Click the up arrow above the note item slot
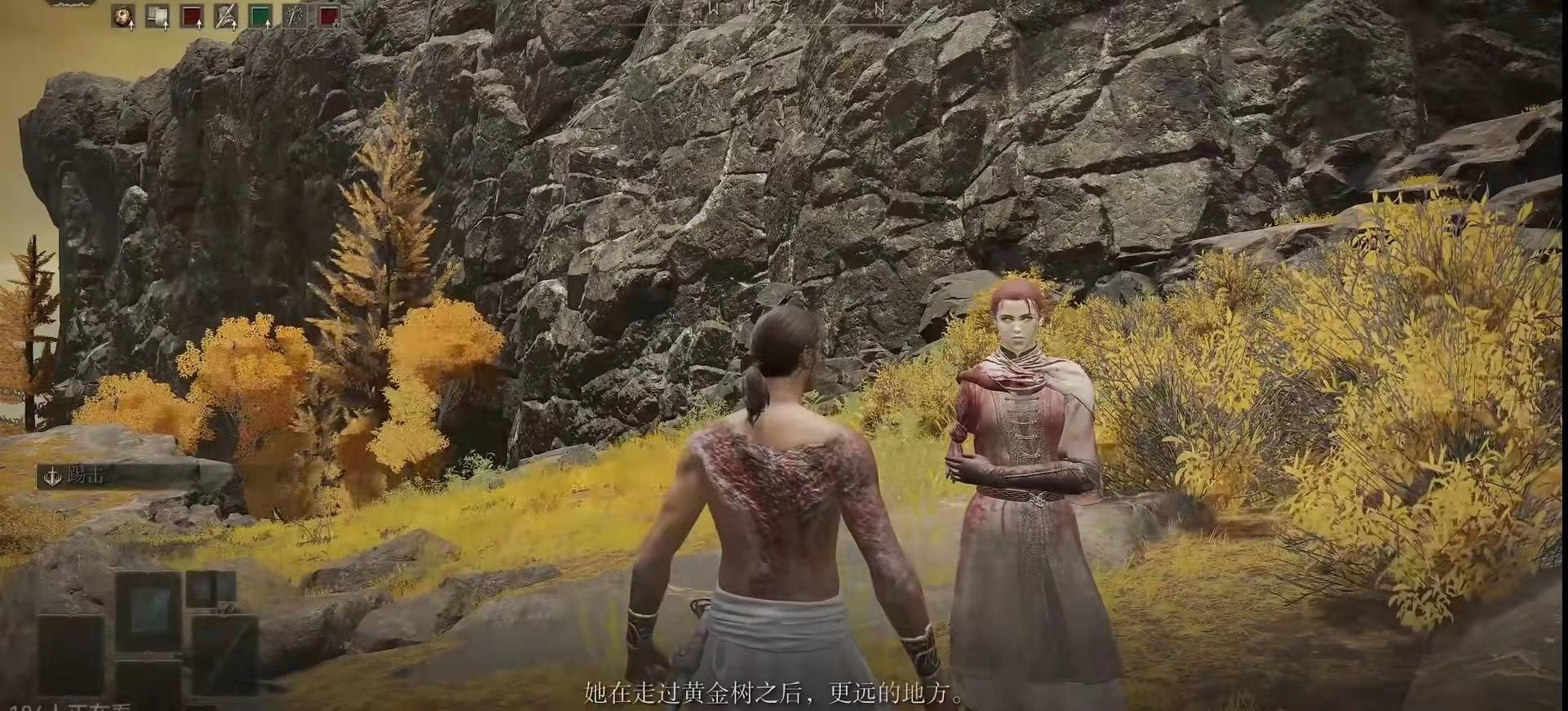1568x711 pixels. [x=166, y=25]
